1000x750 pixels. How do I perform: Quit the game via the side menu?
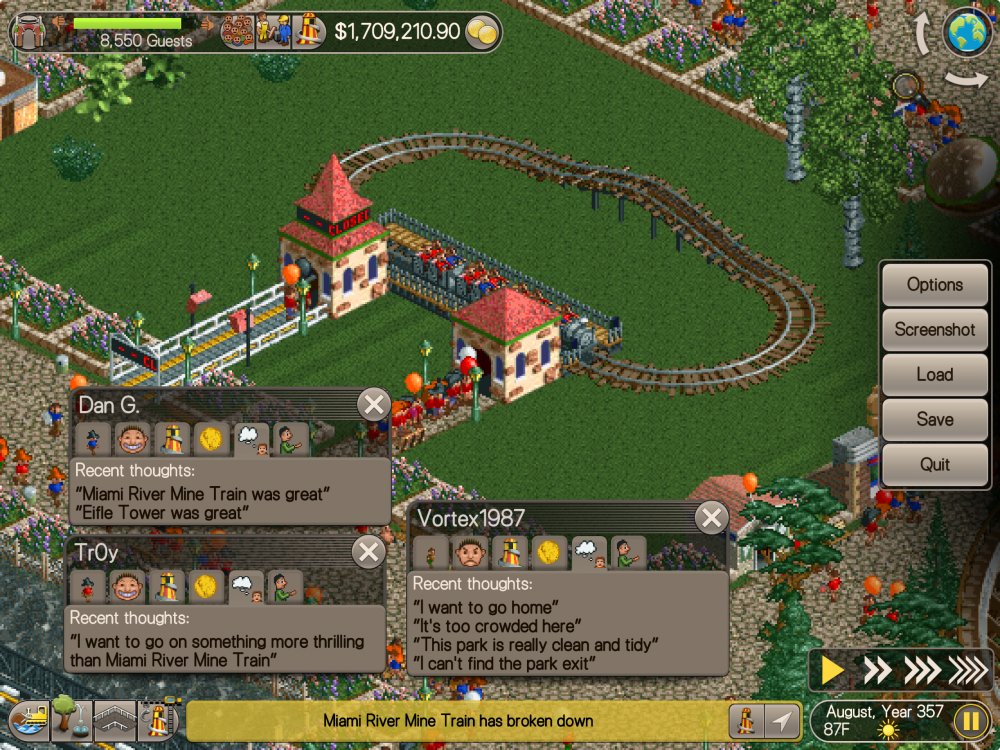[x=934, y=465]
